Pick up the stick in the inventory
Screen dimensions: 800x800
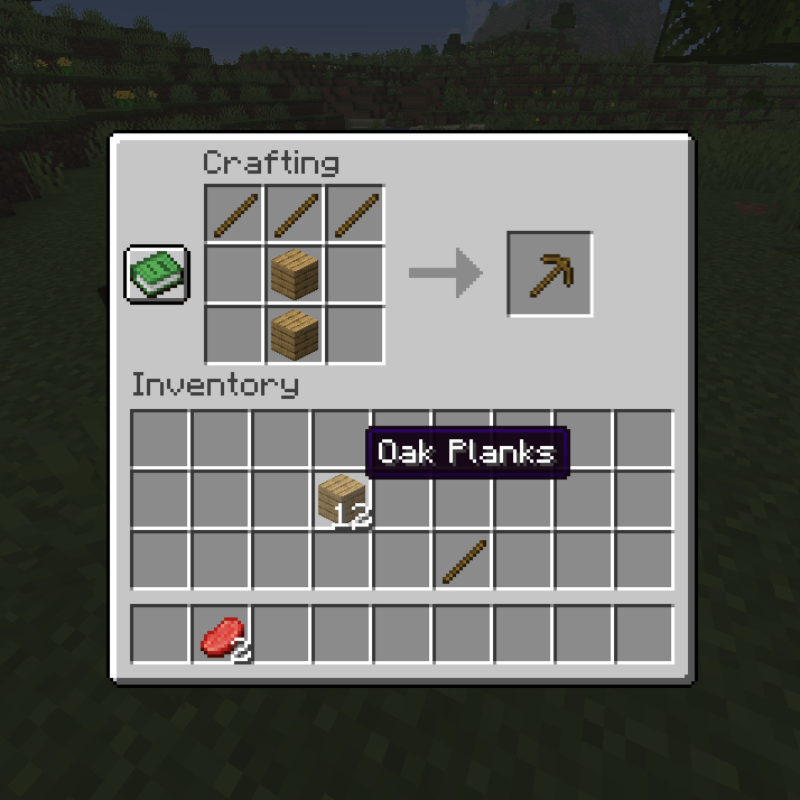pos(464,560)
